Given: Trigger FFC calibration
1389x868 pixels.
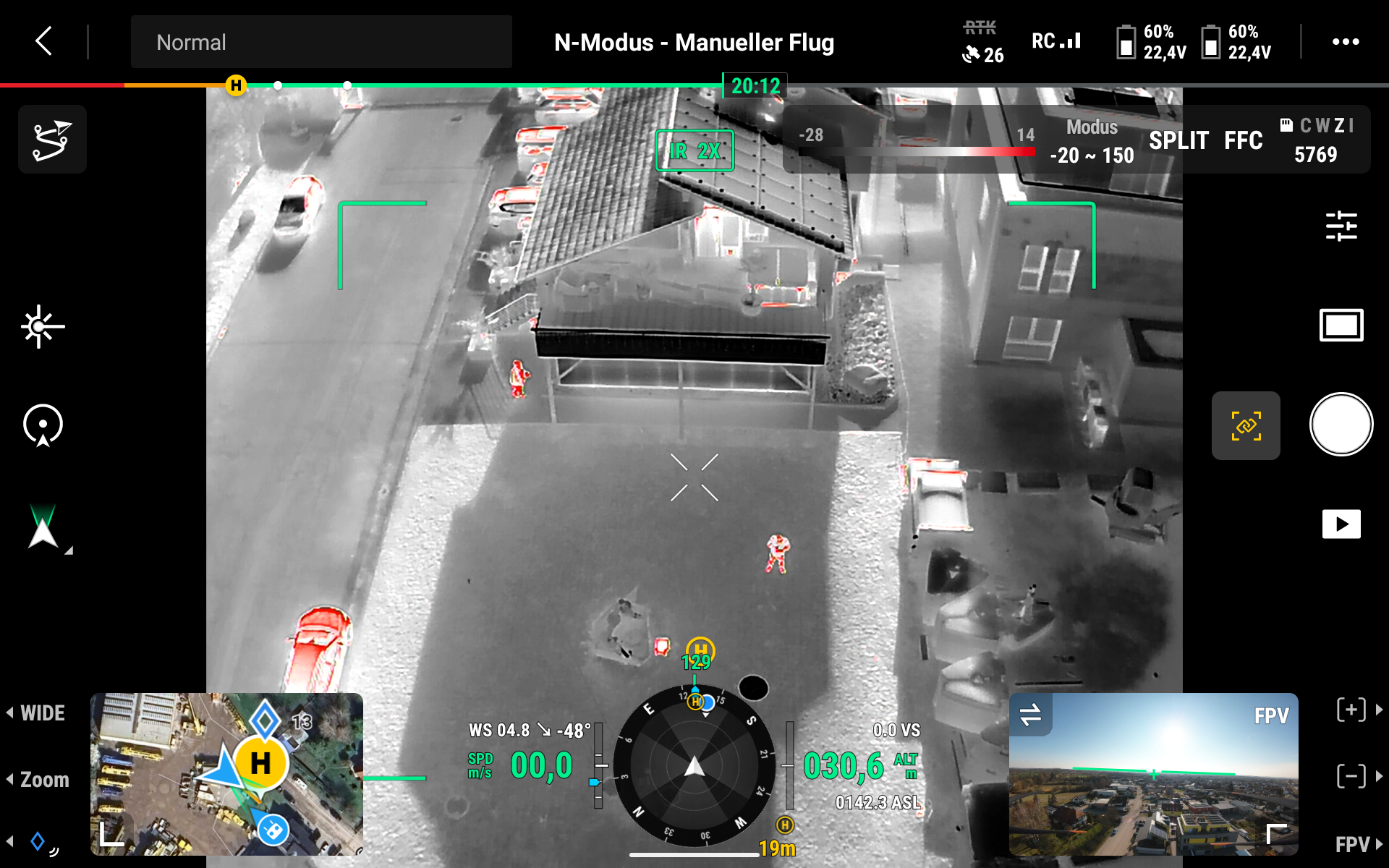Looking at the screenshot, I should tap(1243, 140).
